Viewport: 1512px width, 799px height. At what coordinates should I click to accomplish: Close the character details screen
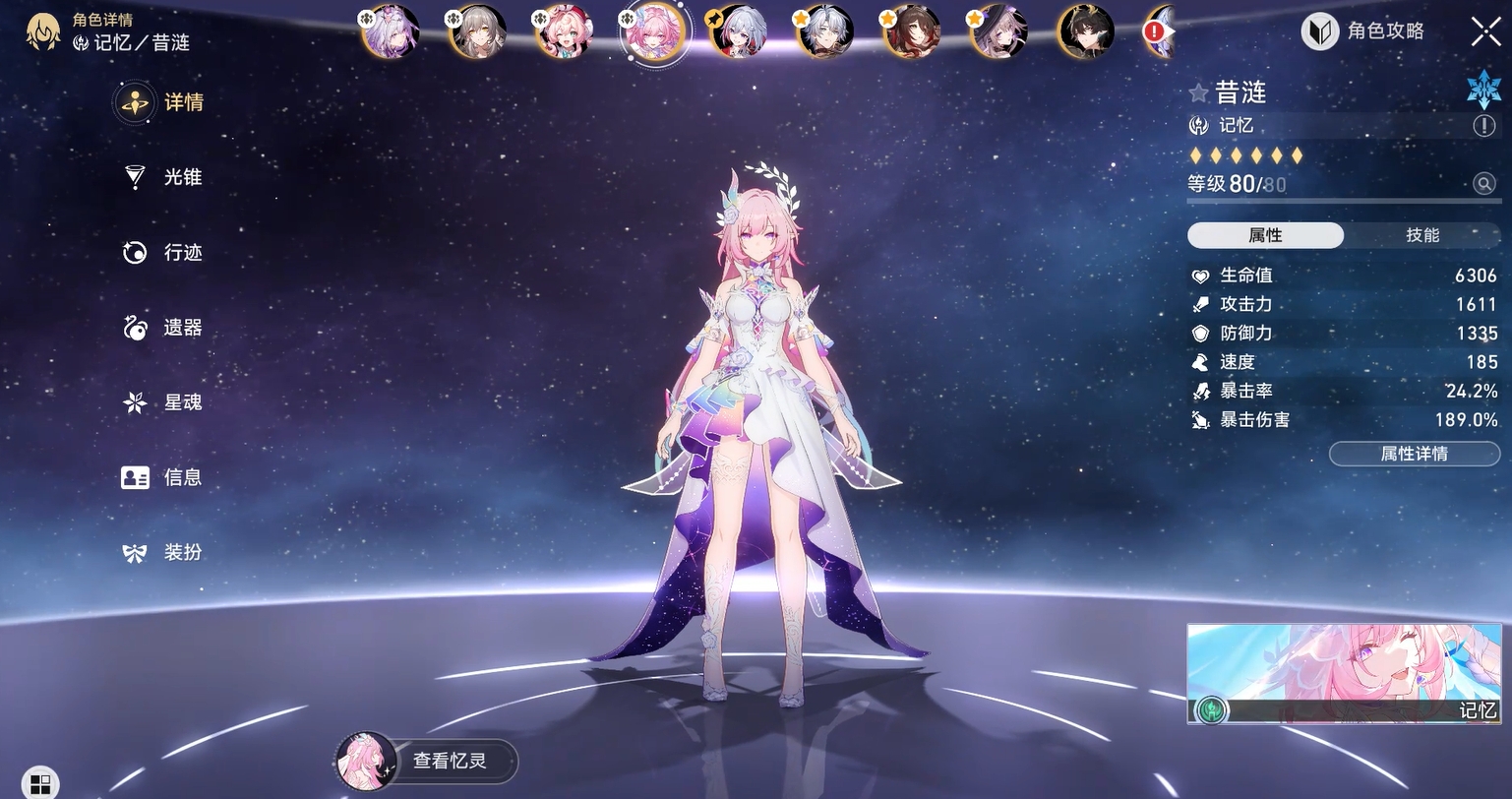1485,31
